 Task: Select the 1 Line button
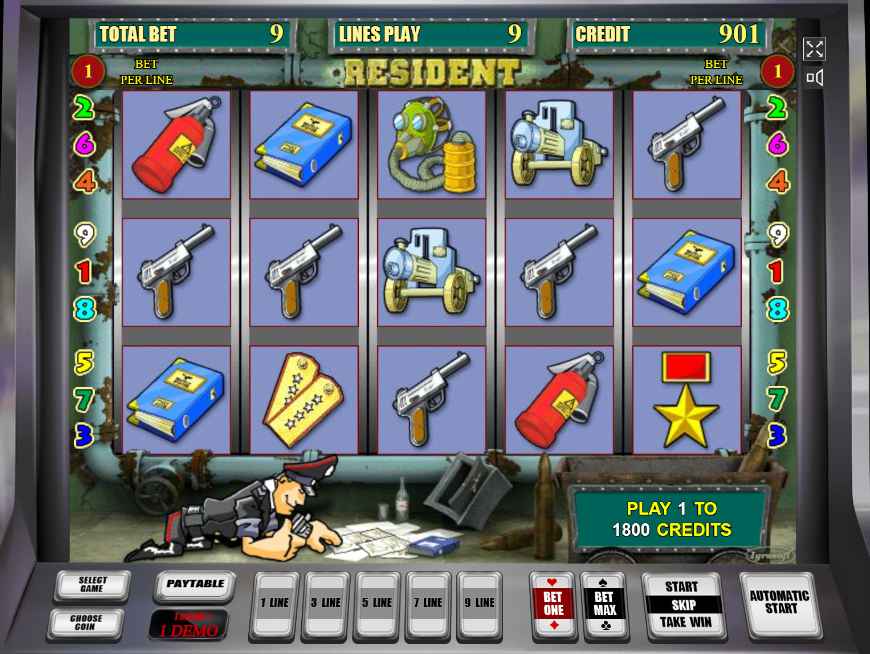click(x=273, y=604)
